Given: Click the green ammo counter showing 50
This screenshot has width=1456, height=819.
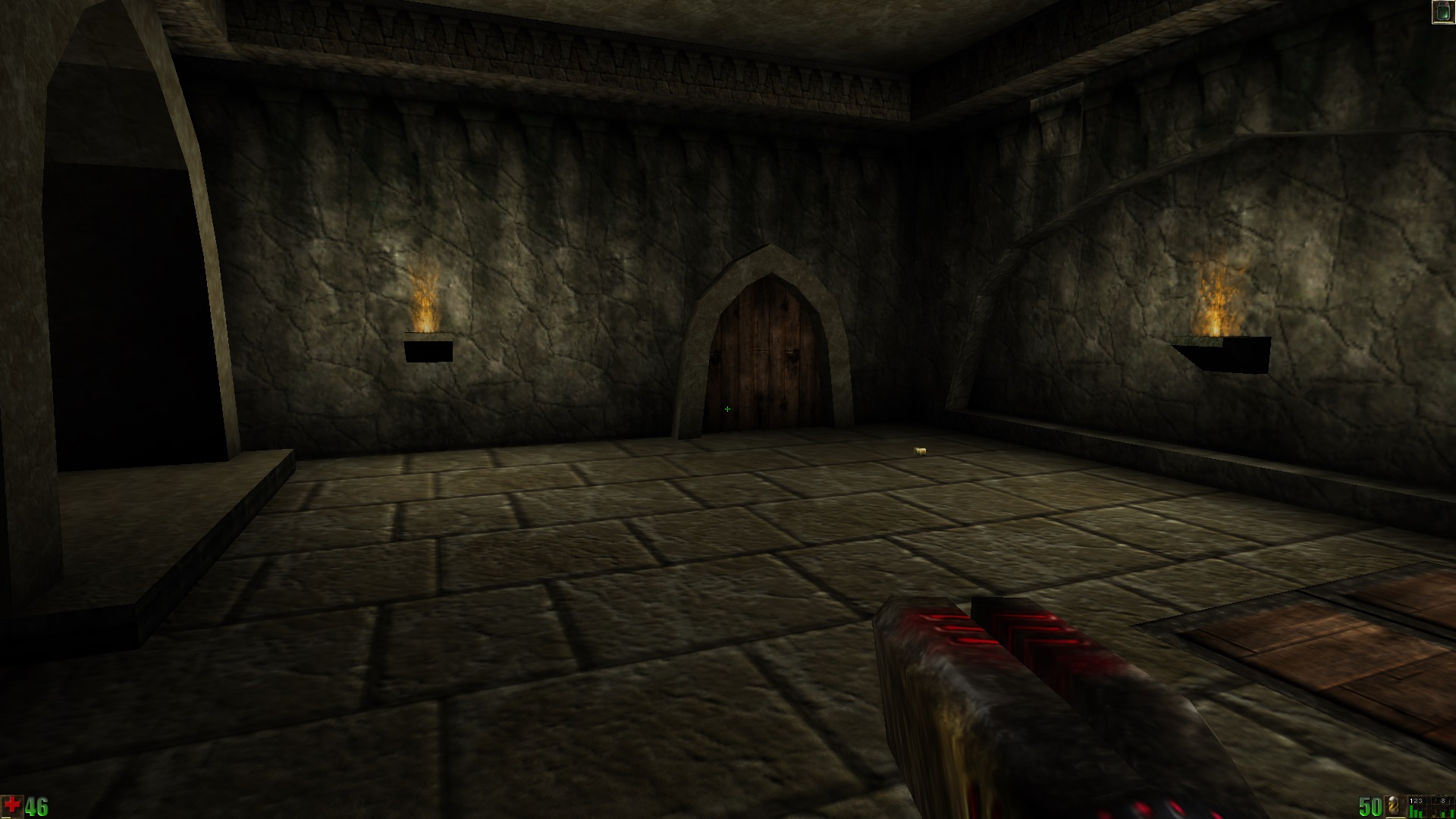Looking at the screenshot, I should click(x=1370, y=806).
